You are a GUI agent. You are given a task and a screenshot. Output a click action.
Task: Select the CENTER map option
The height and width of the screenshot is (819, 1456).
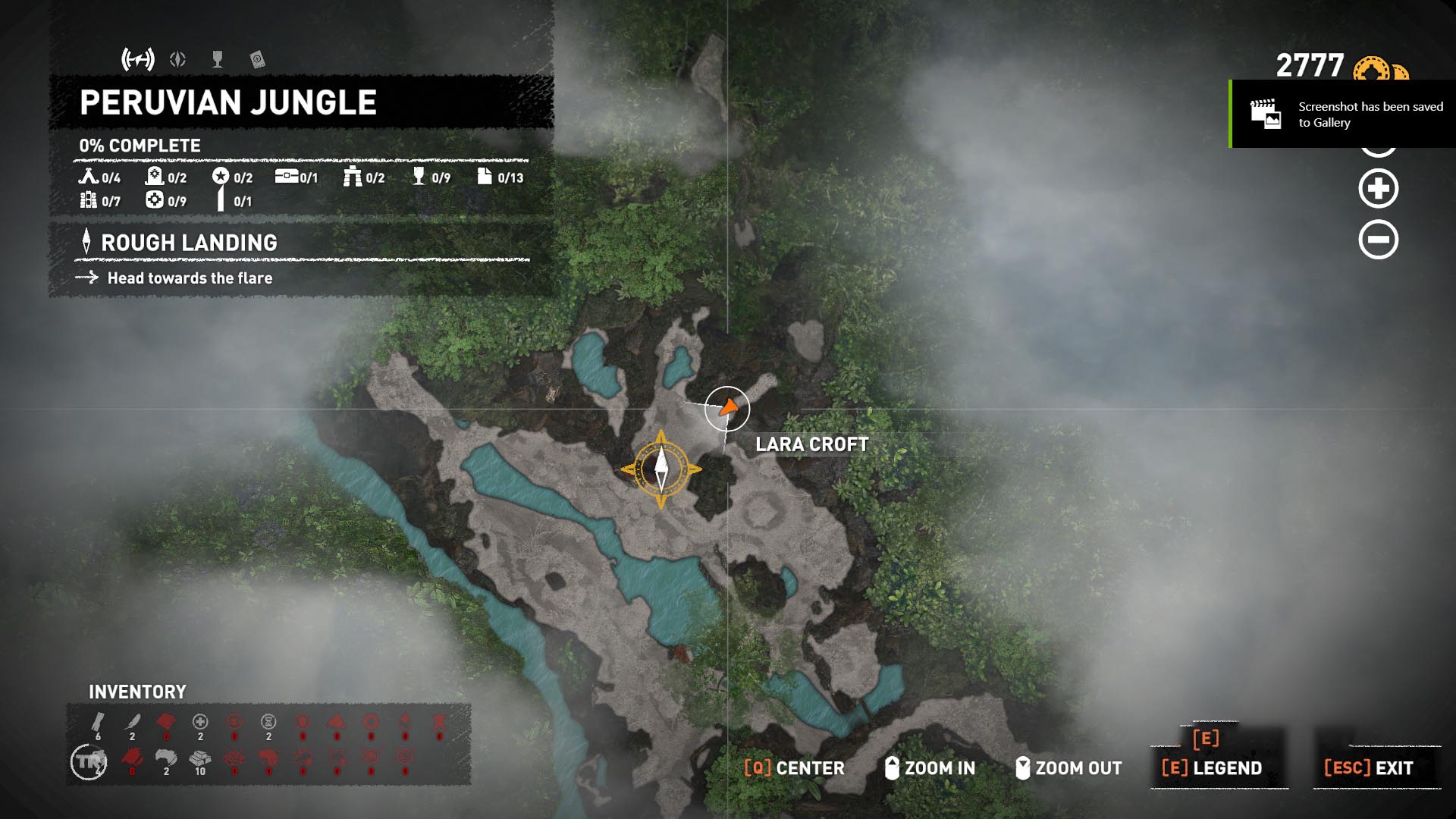click(794, 768)
